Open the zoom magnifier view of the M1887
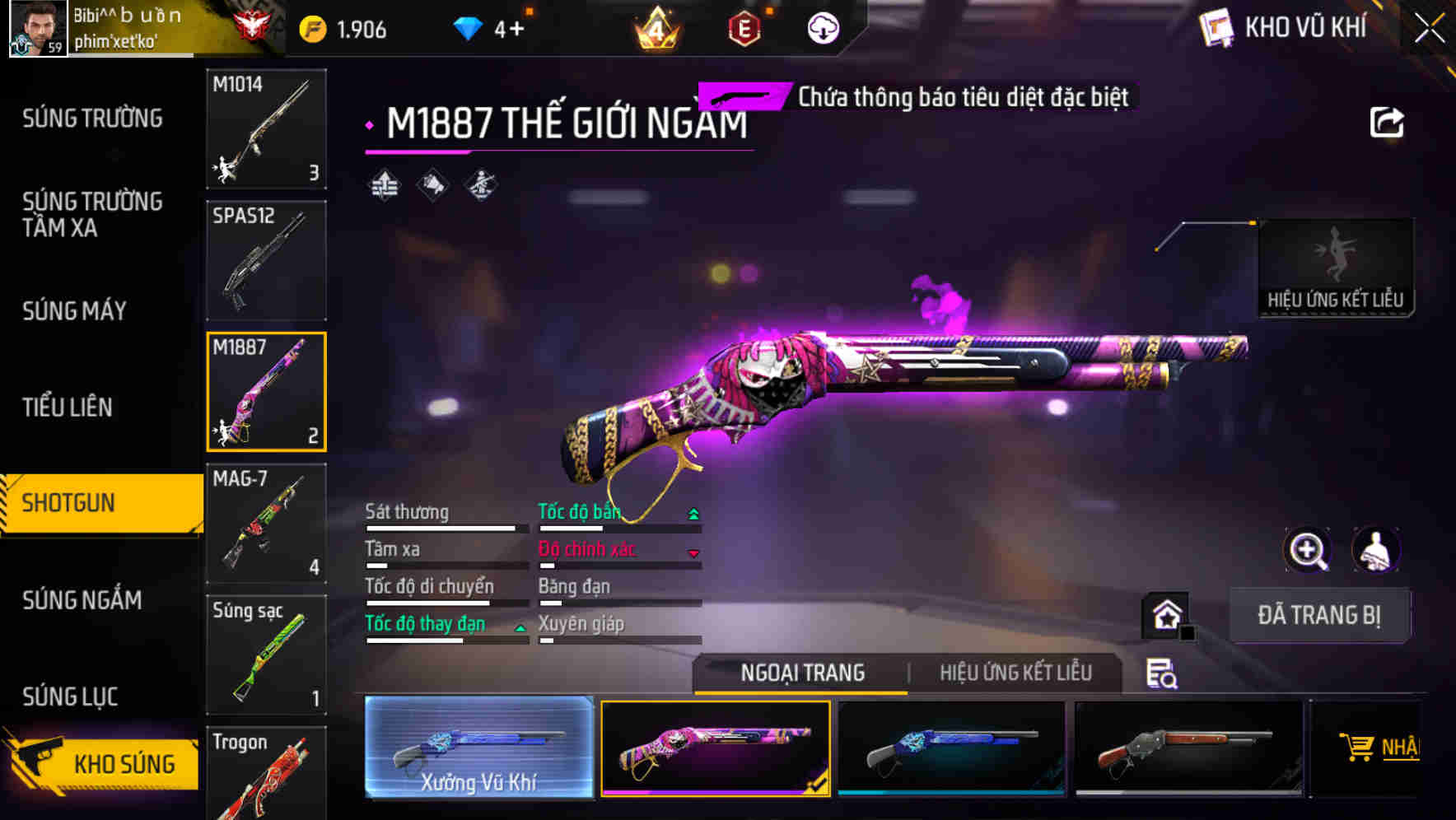The width and height of the screenshot is (1456, 820). coord(1308,550)
